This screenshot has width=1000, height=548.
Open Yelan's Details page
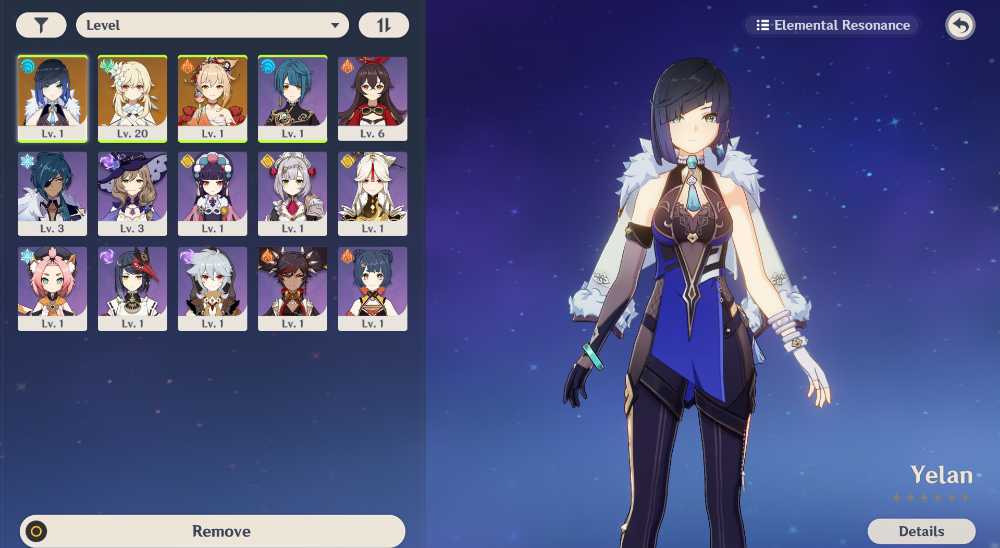[921, 531]
